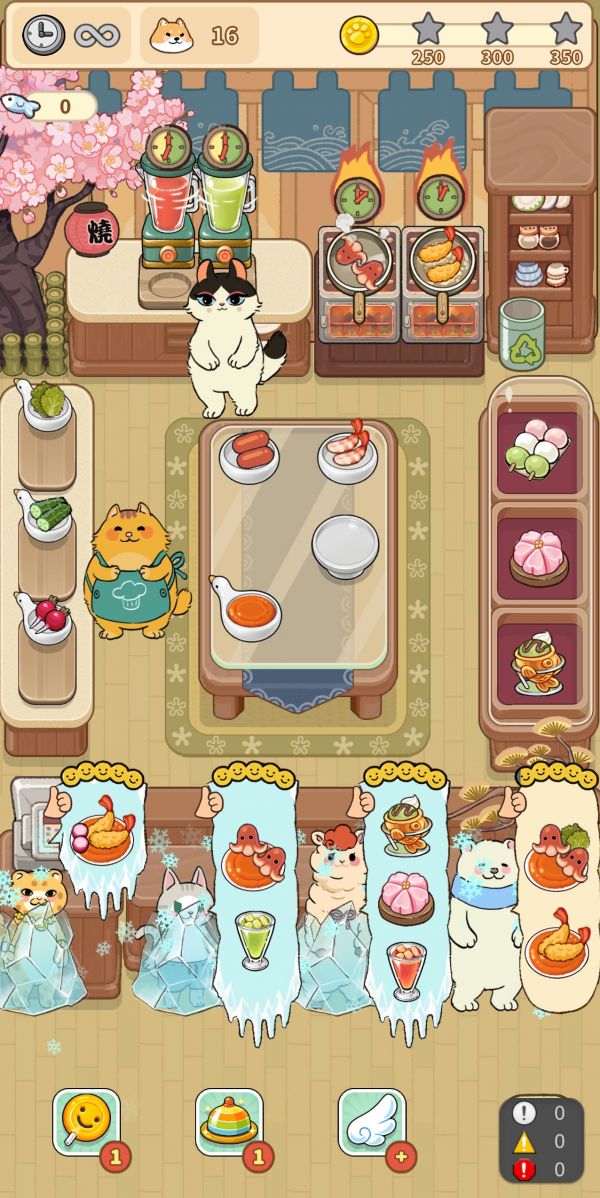Screen dimensions: 600x1198
Task: Take the taiyaki parfait dessert
Action: 538,662
